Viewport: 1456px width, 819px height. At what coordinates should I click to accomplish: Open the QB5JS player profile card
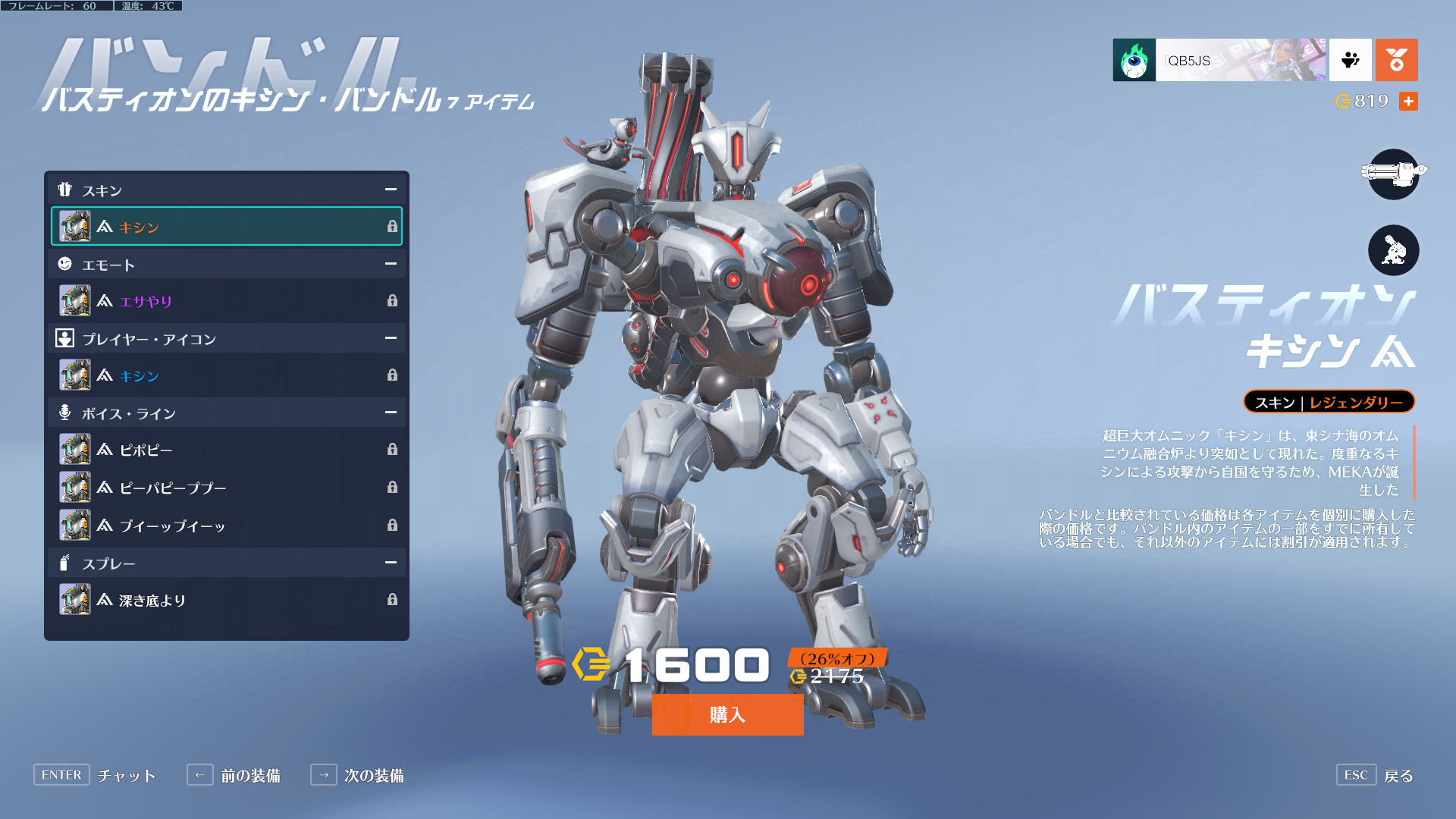(1219, 60)
